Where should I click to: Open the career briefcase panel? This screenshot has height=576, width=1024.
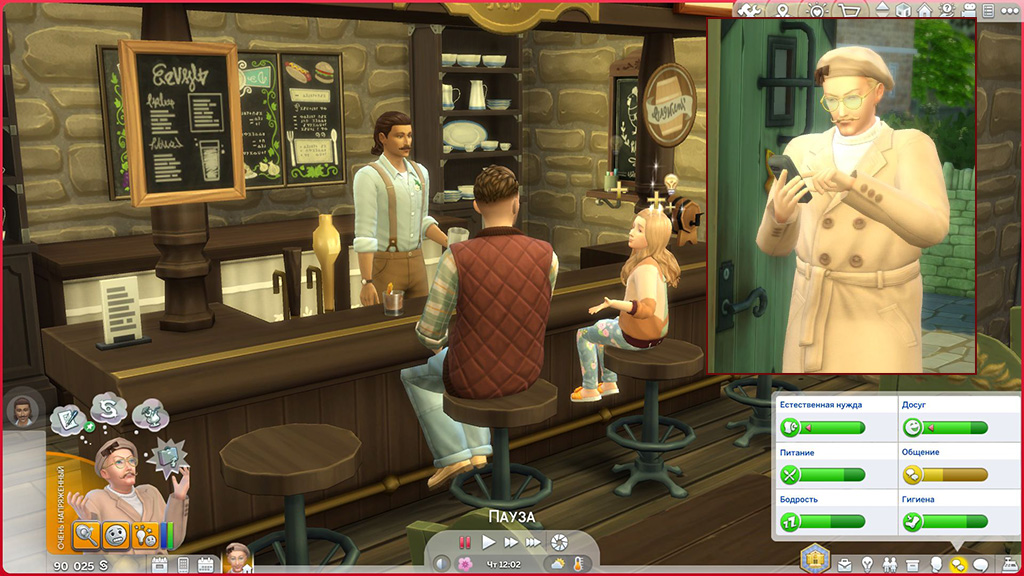point(847,564)
